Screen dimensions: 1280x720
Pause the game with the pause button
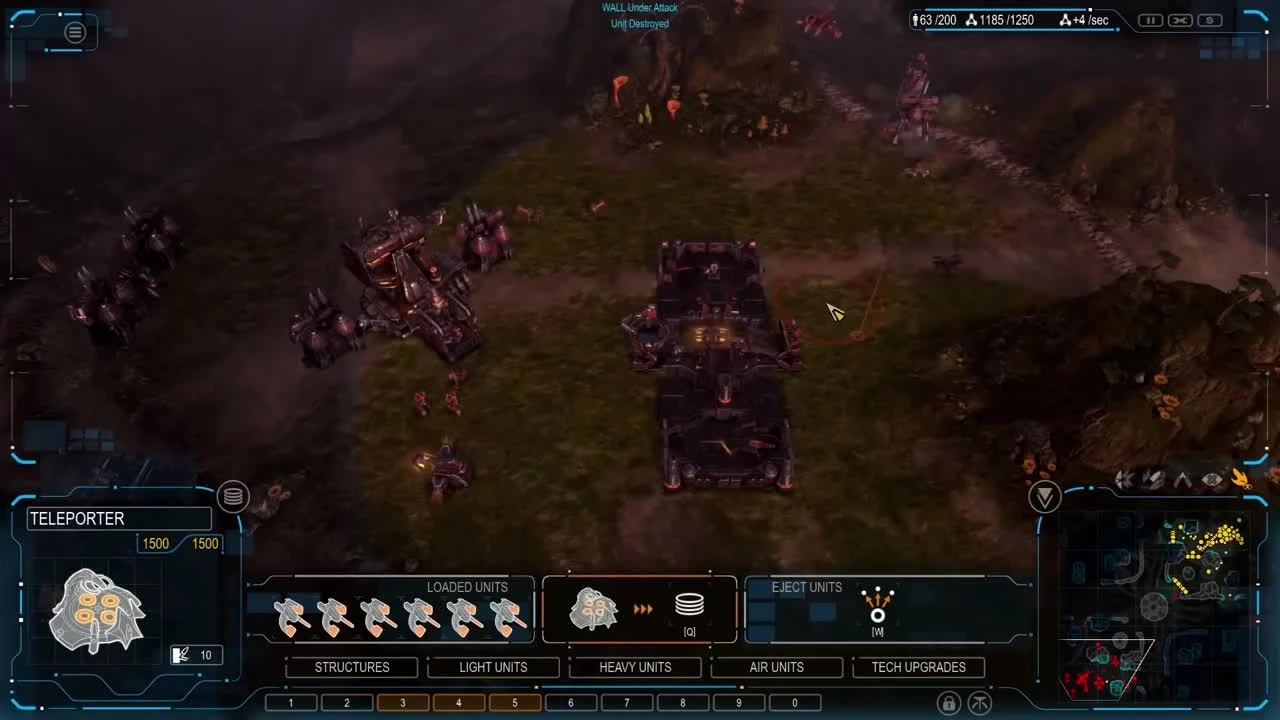point(1150,19)
